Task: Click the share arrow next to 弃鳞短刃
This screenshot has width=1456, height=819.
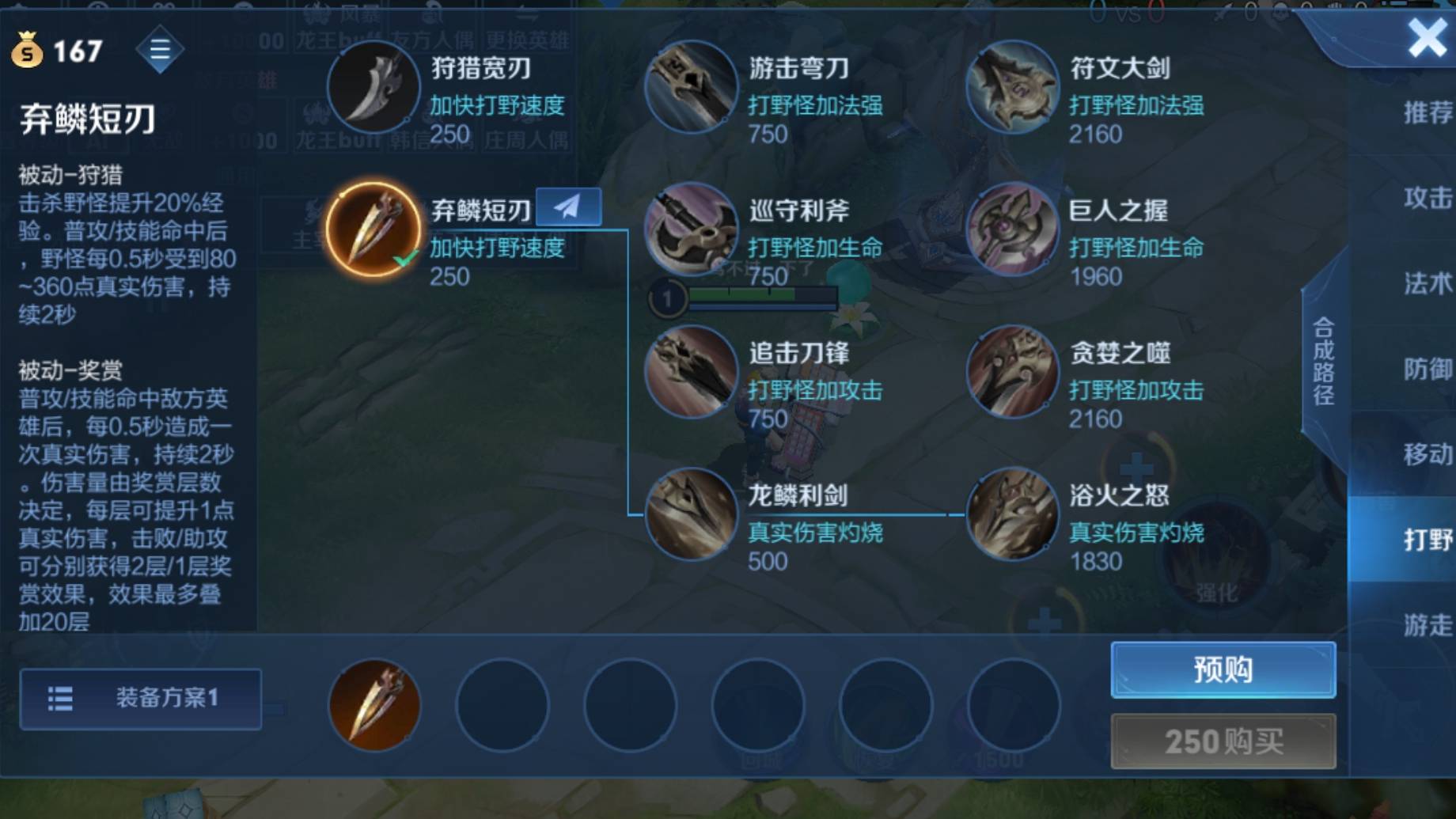Action: point(568,206)
